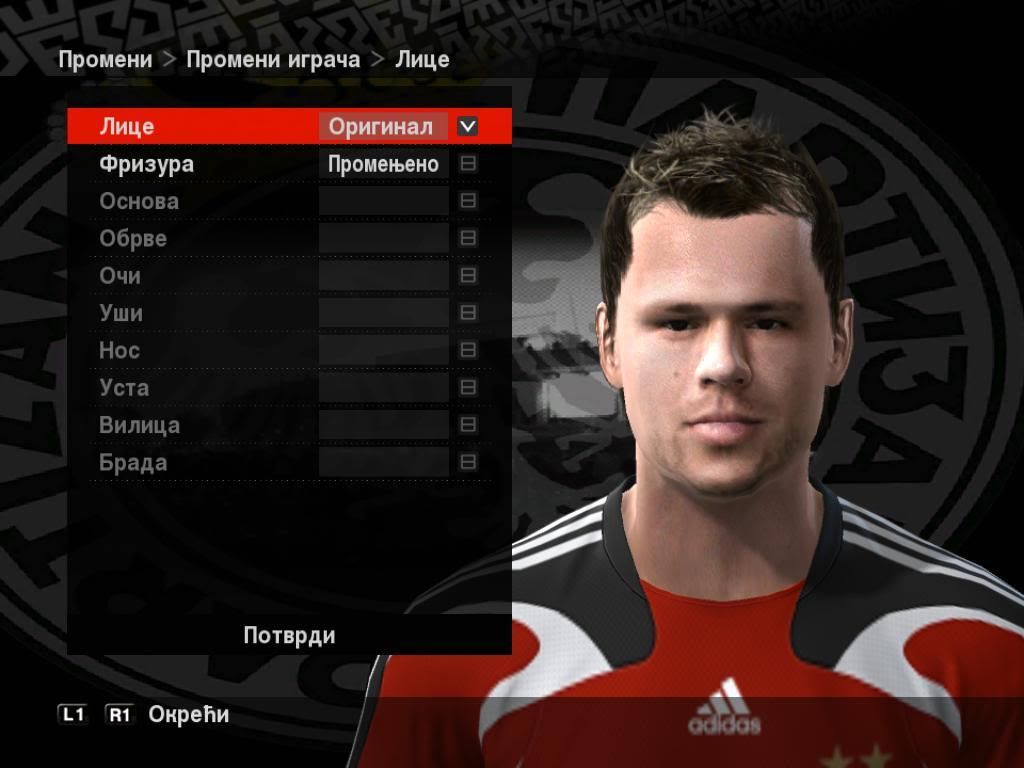Go back to Промени in breadcrumb
Image resolution: width=1024 pixels, height=768 pixels.
click(105, 59)
